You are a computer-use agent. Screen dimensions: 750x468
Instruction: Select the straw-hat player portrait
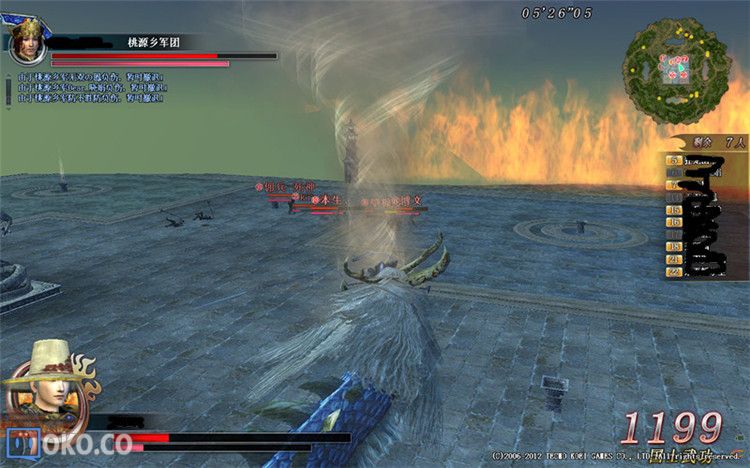point(48,385)
